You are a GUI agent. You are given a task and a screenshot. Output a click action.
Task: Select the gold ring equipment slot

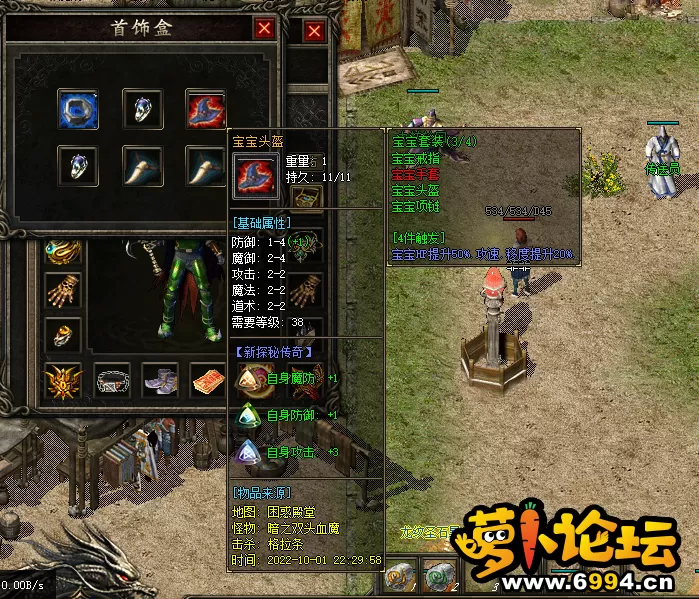pyautogui.click(x=63, y=335)
